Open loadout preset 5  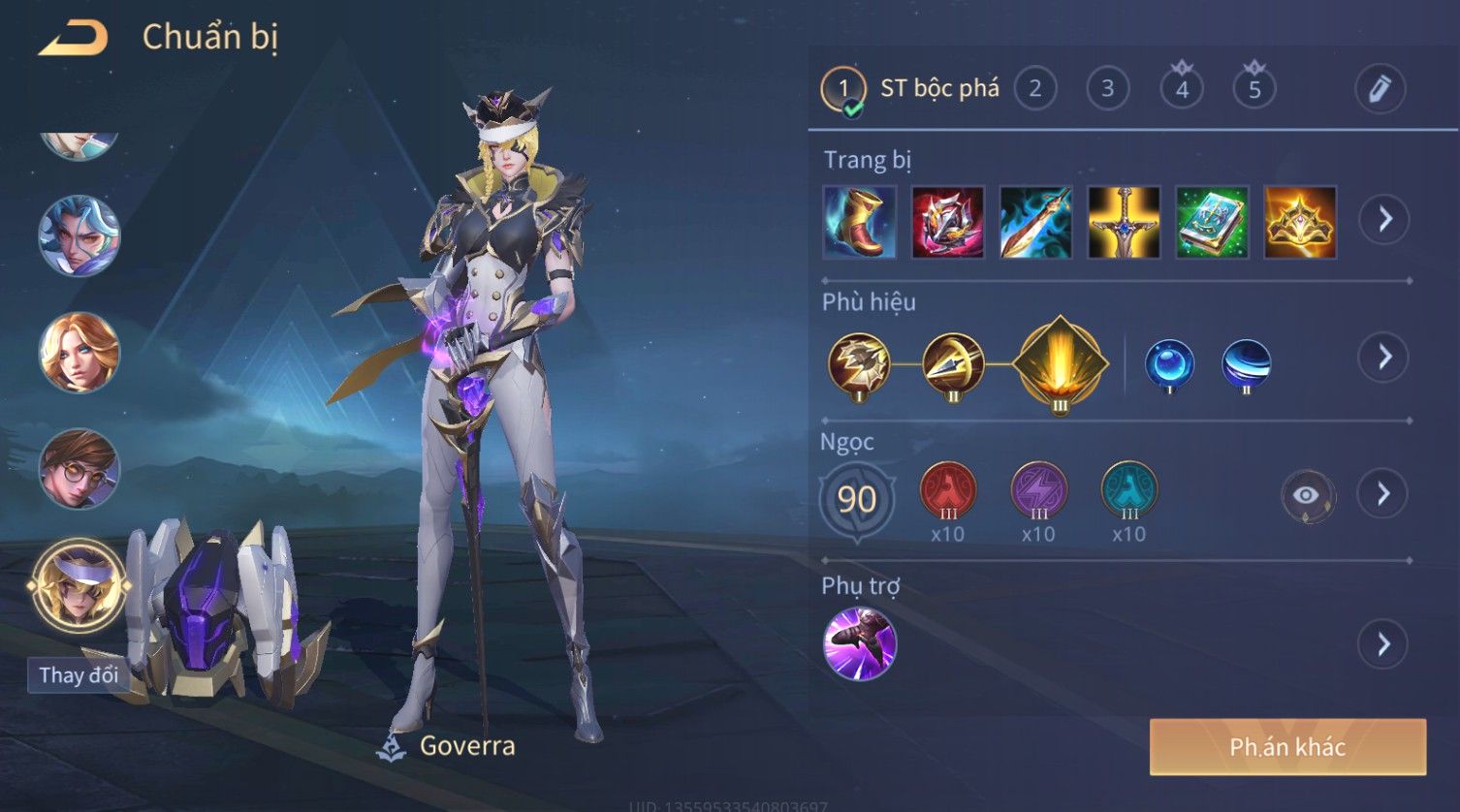(x=1254, y=90)
